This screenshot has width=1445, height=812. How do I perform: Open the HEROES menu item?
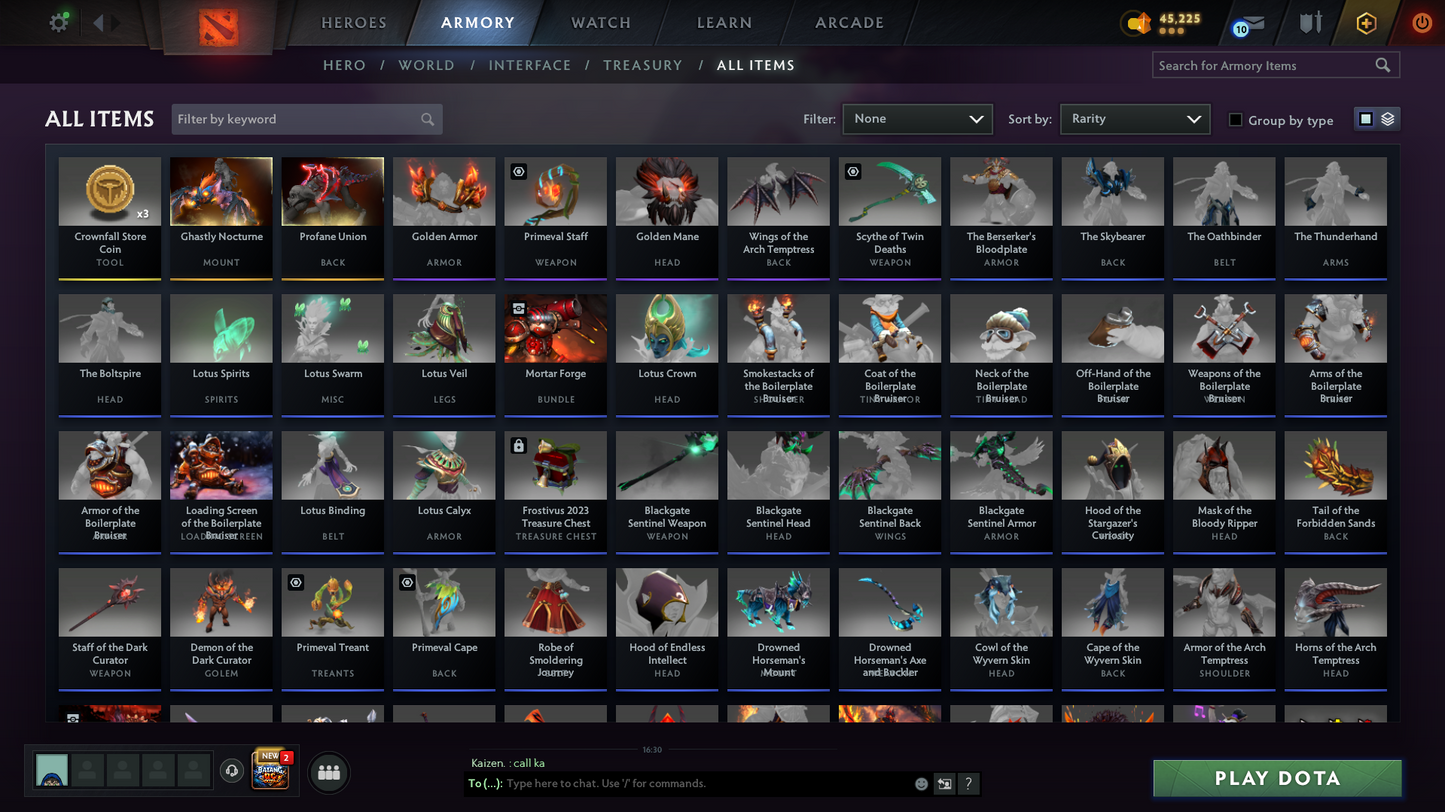tap(353, 22)
